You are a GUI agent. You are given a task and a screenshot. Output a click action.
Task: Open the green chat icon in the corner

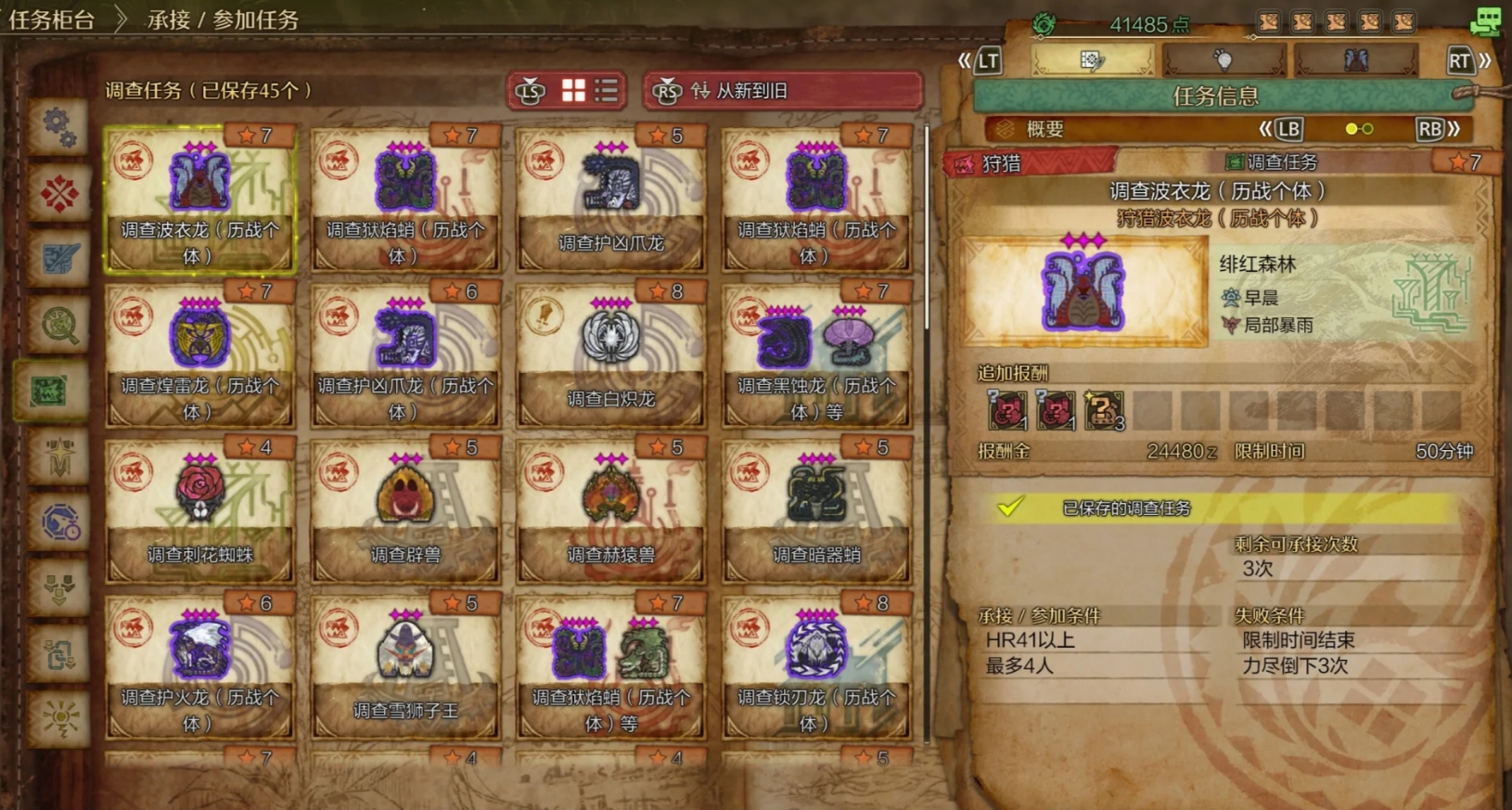coord(1485,20)
